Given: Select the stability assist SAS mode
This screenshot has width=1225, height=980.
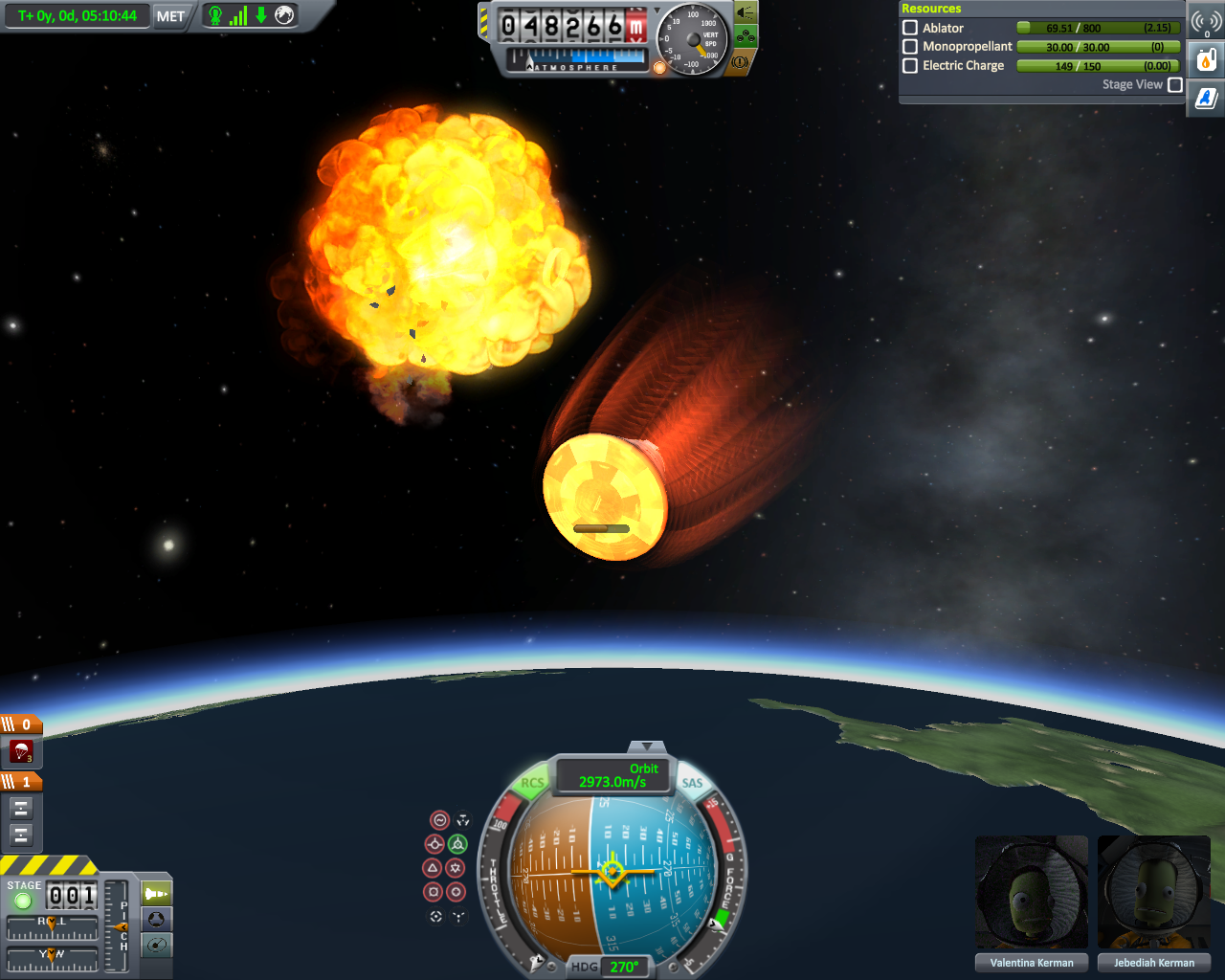Looking at the screenshot, I should [439, 820].
